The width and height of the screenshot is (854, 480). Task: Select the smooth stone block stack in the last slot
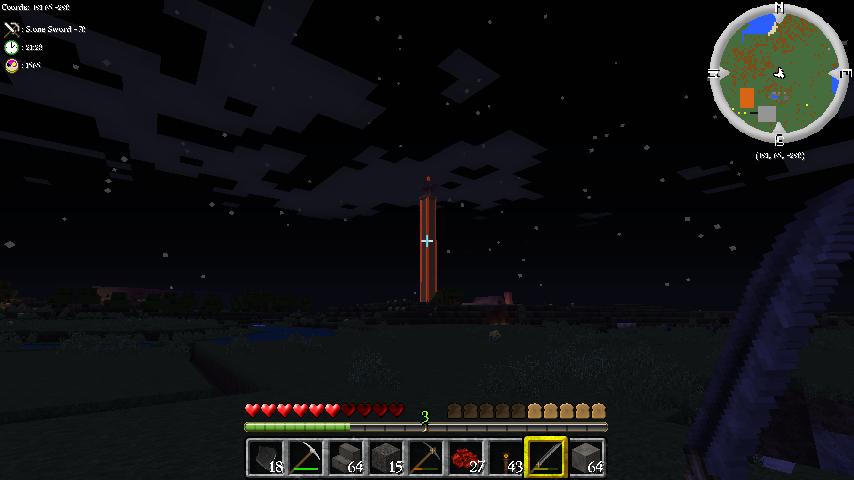(586, 458)
